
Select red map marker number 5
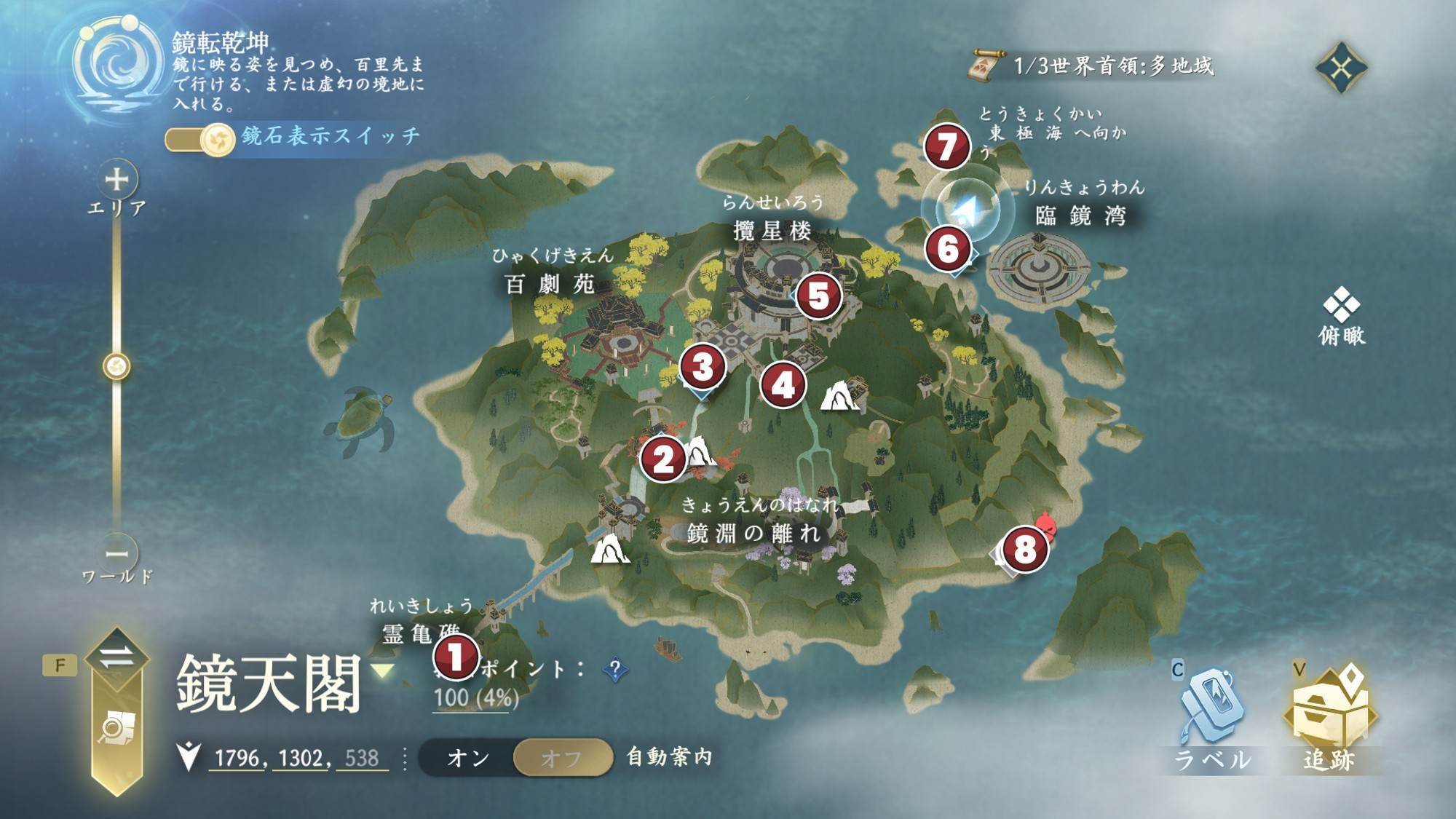point(818,296)
